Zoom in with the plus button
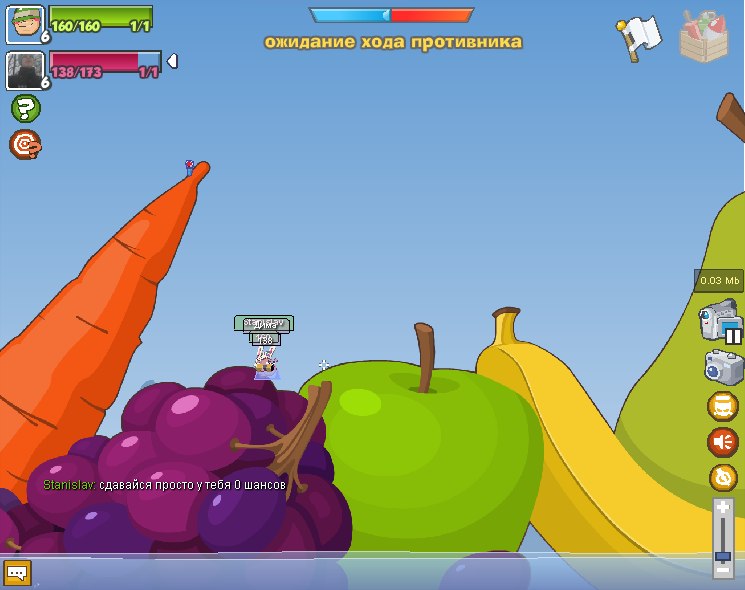The image size is (745, 590). (723, 508)
